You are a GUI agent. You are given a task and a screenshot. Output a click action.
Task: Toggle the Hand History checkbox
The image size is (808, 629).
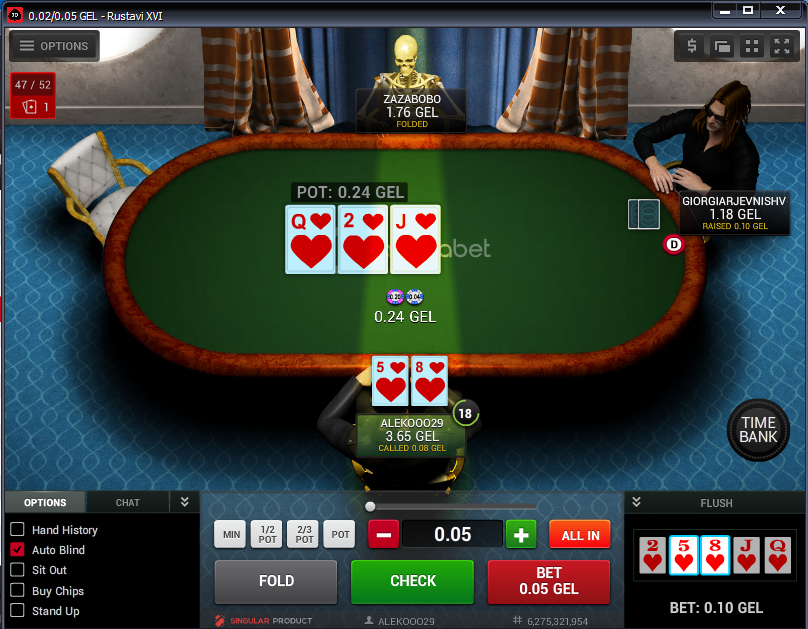click(17, 530)
